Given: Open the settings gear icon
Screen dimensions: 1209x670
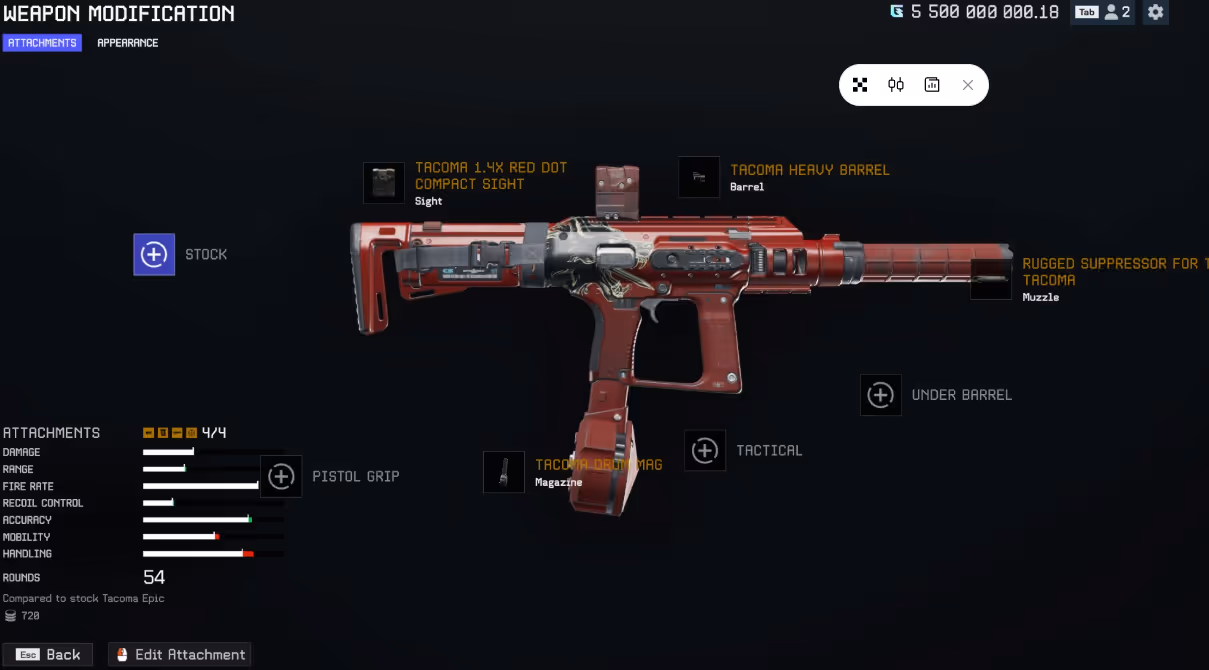Looking at the screenshot, I should tap(1156, 13).
